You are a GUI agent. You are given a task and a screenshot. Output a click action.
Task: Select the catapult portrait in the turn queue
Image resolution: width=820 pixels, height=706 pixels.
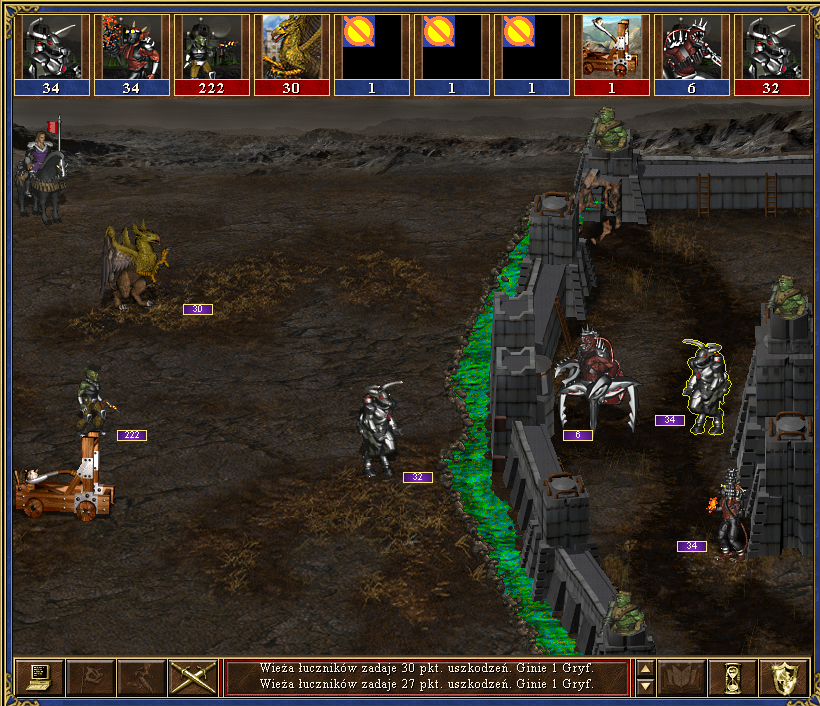[612, 47]
